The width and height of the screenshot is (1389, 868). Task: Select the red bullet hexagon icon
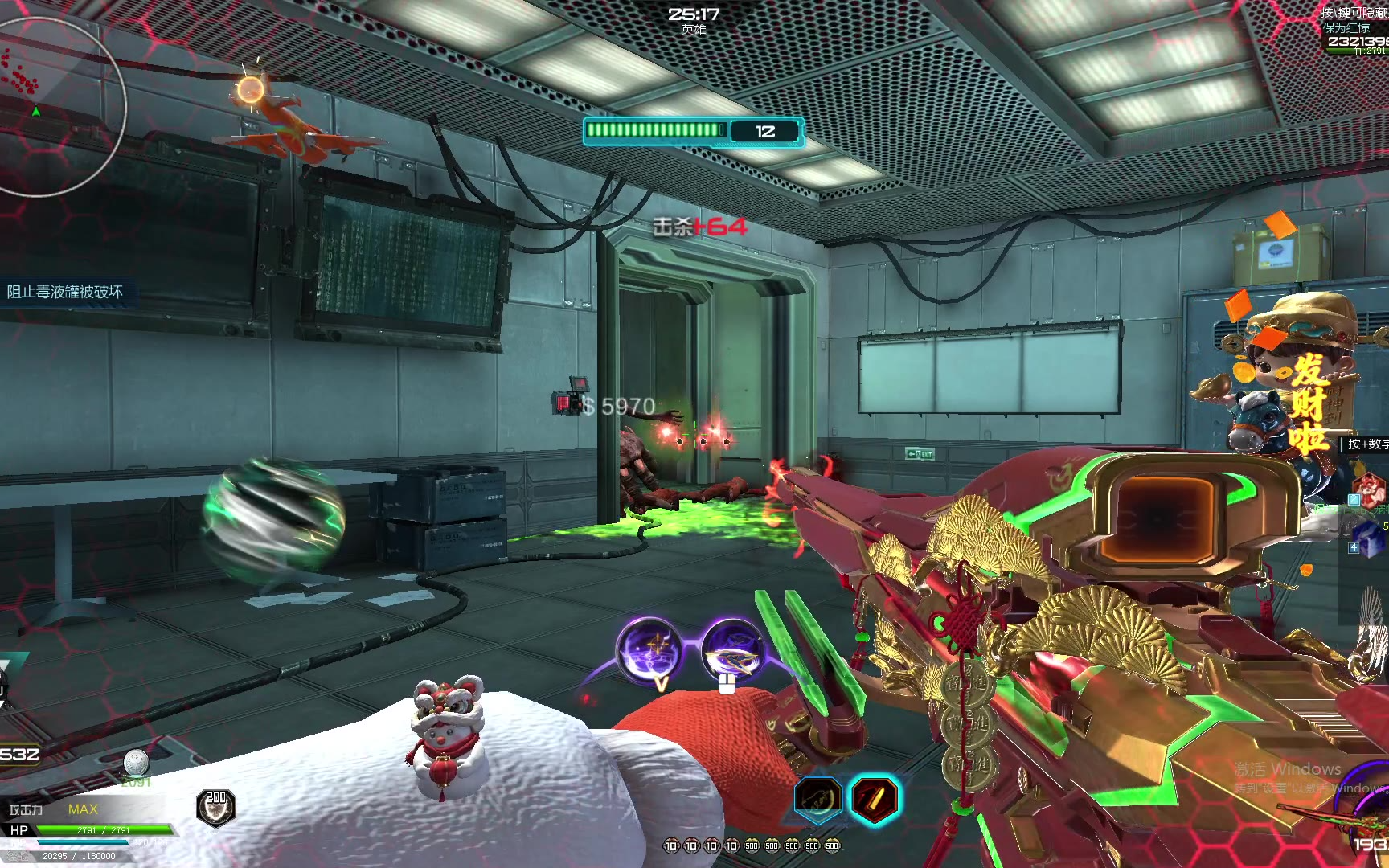tap(874, 800)
